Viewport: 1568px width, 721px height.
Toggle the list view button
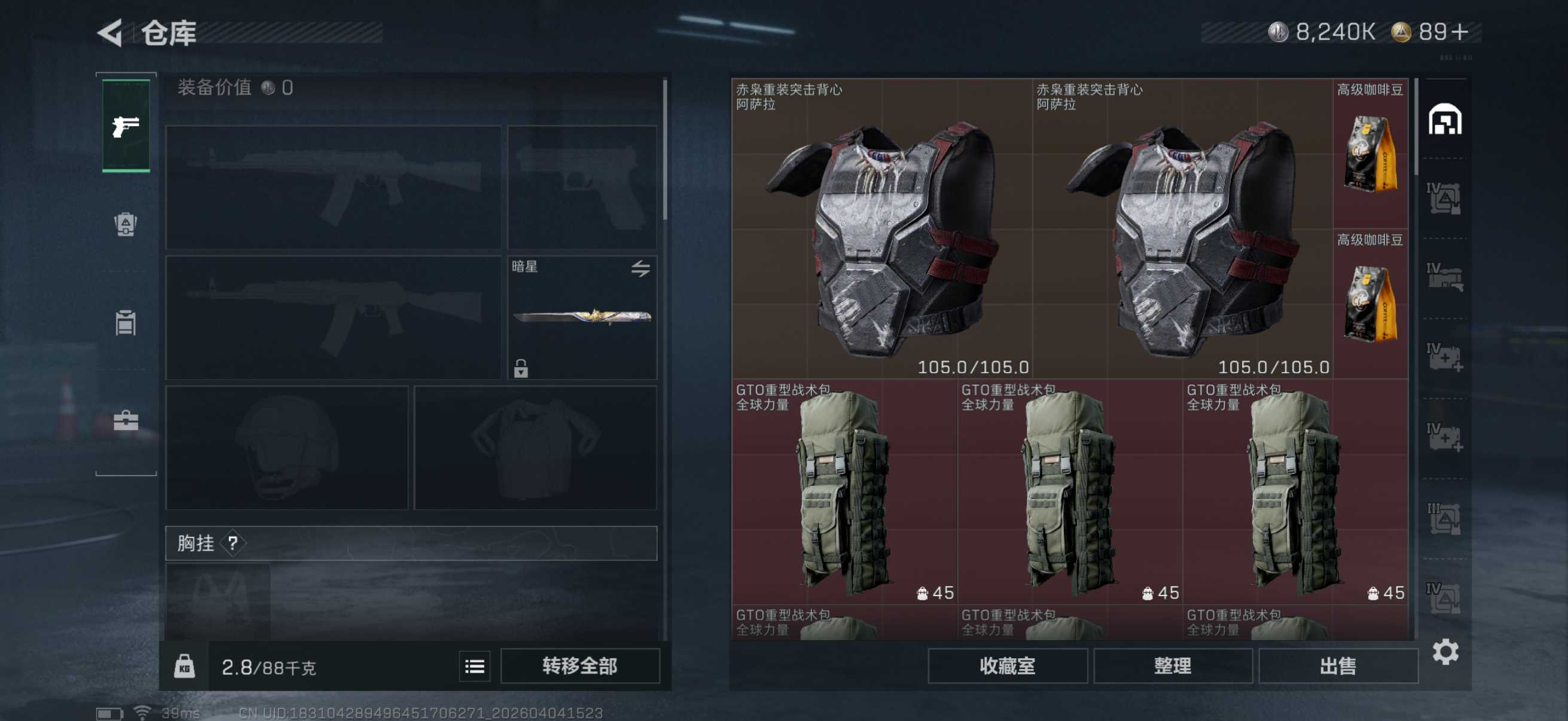coord(474,666)
